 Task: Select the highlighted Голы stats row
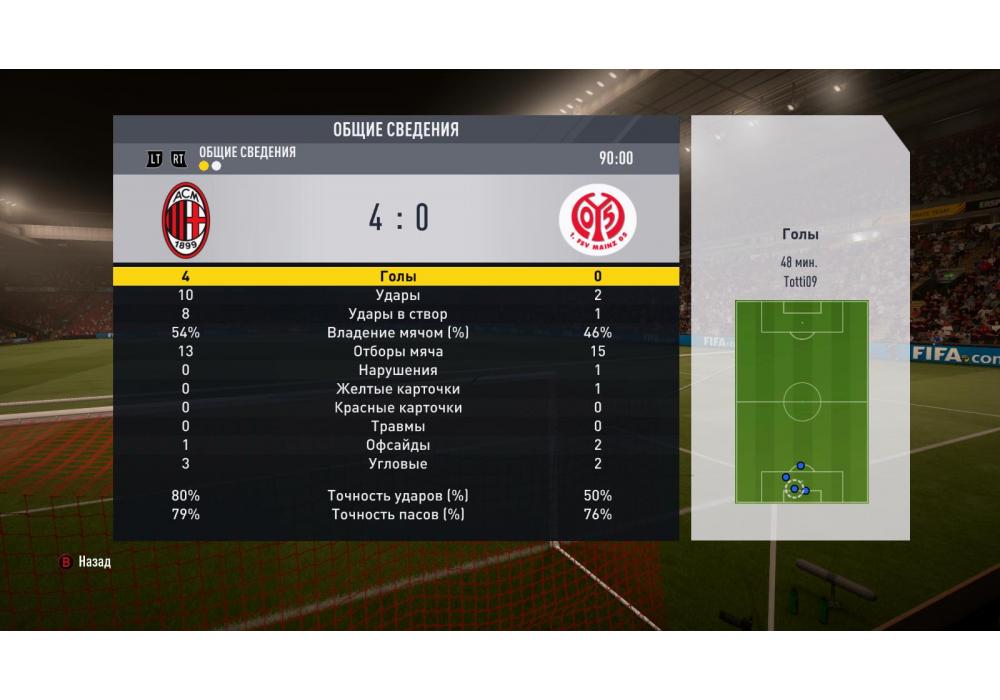point(397,276)
